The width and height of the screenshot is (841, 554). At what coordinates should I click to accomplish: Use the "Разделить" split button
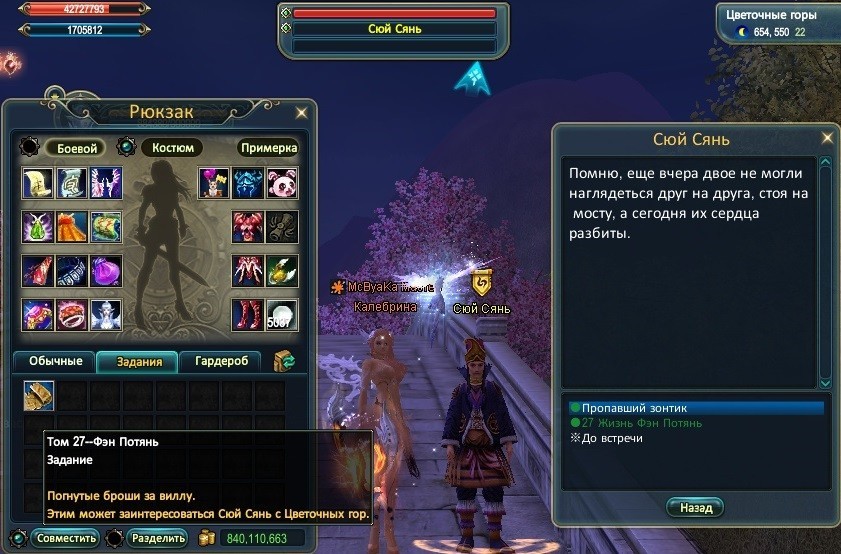tap(155, 538)
